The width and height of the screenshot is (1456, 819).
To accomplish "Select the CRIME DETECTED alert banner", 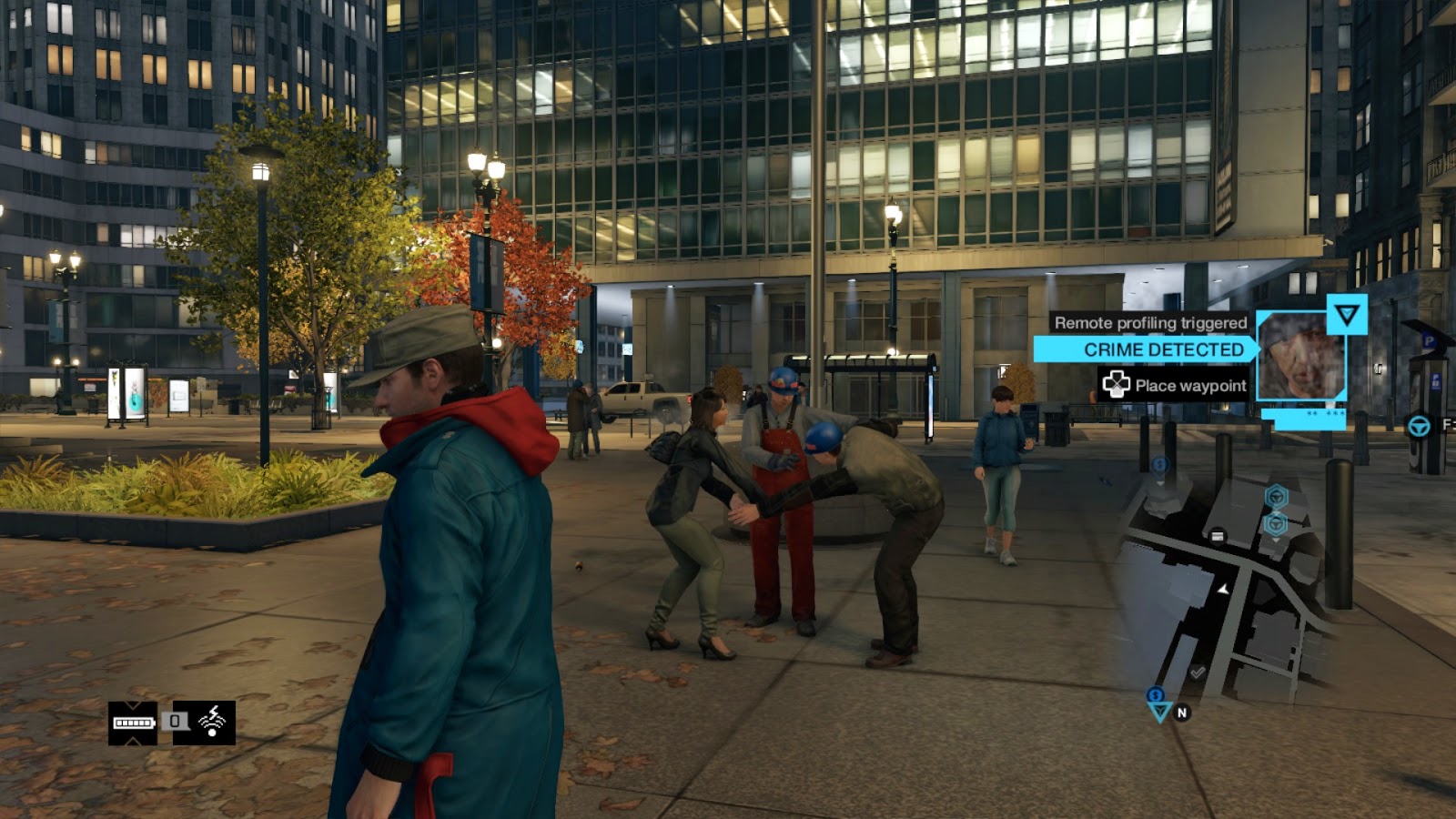I will click(1147, 349).
